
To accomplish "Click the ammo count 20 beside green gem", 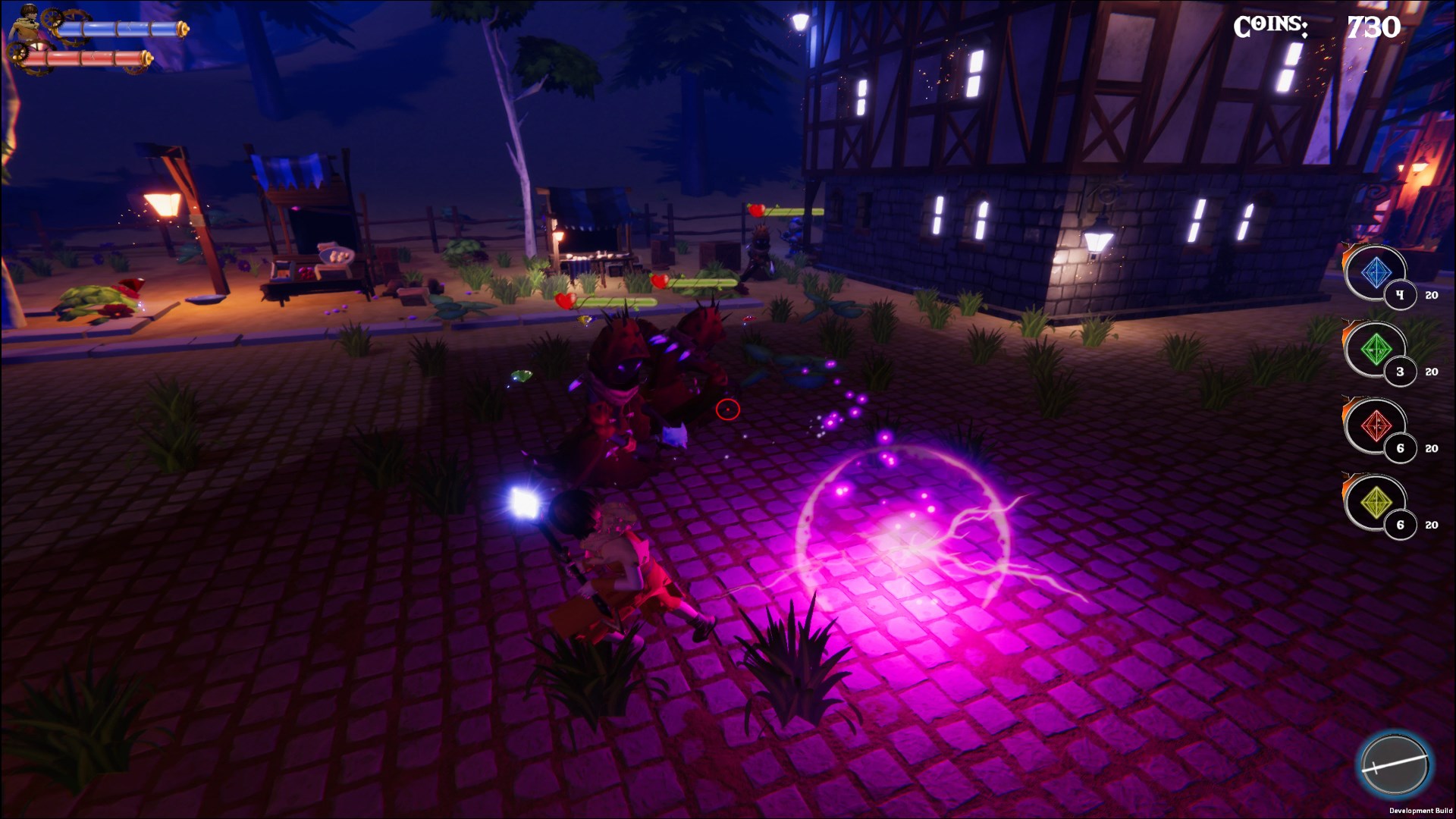I will tap(1433, 372).
